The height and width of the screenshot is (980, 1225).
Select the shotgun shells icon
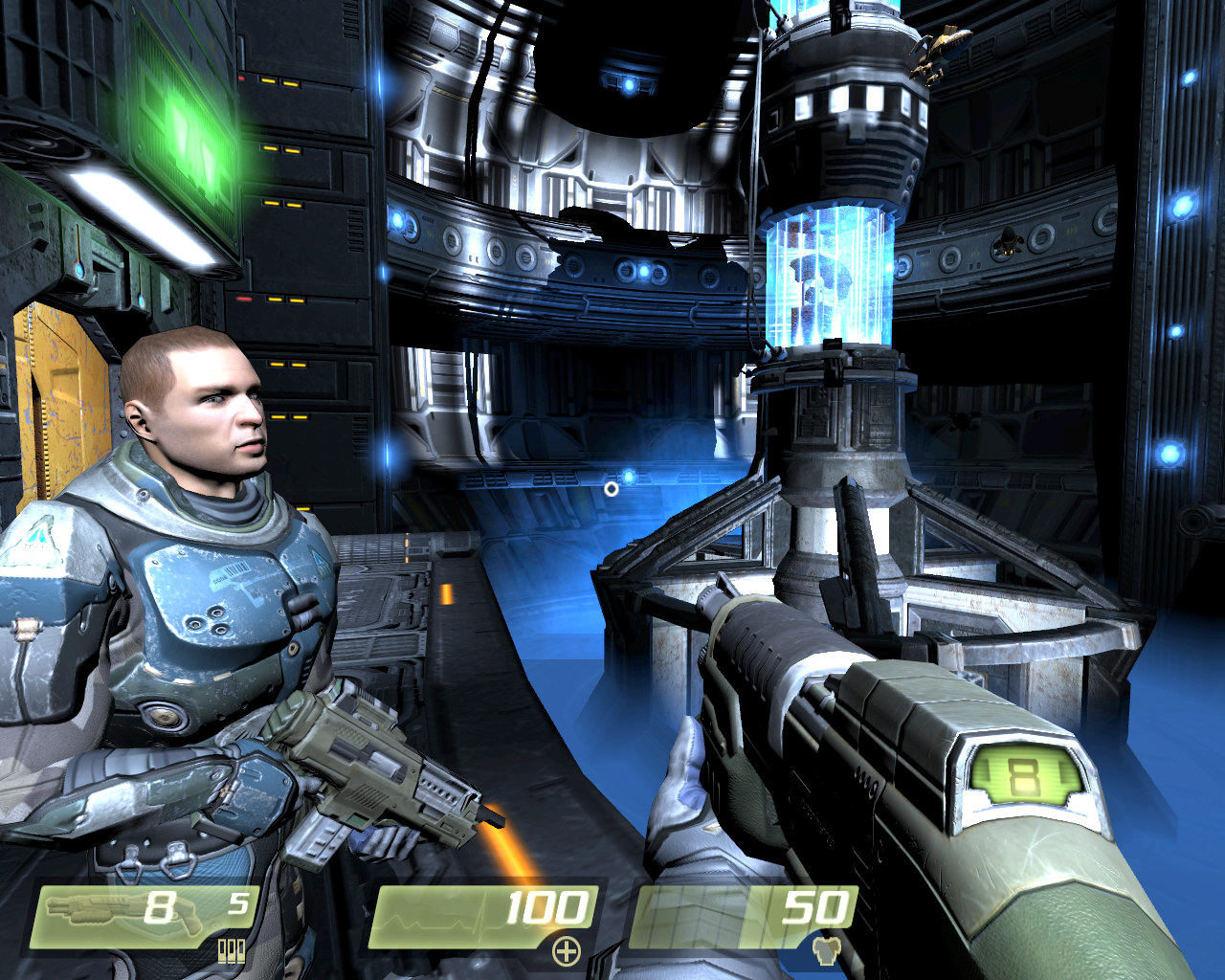[232, 950]
